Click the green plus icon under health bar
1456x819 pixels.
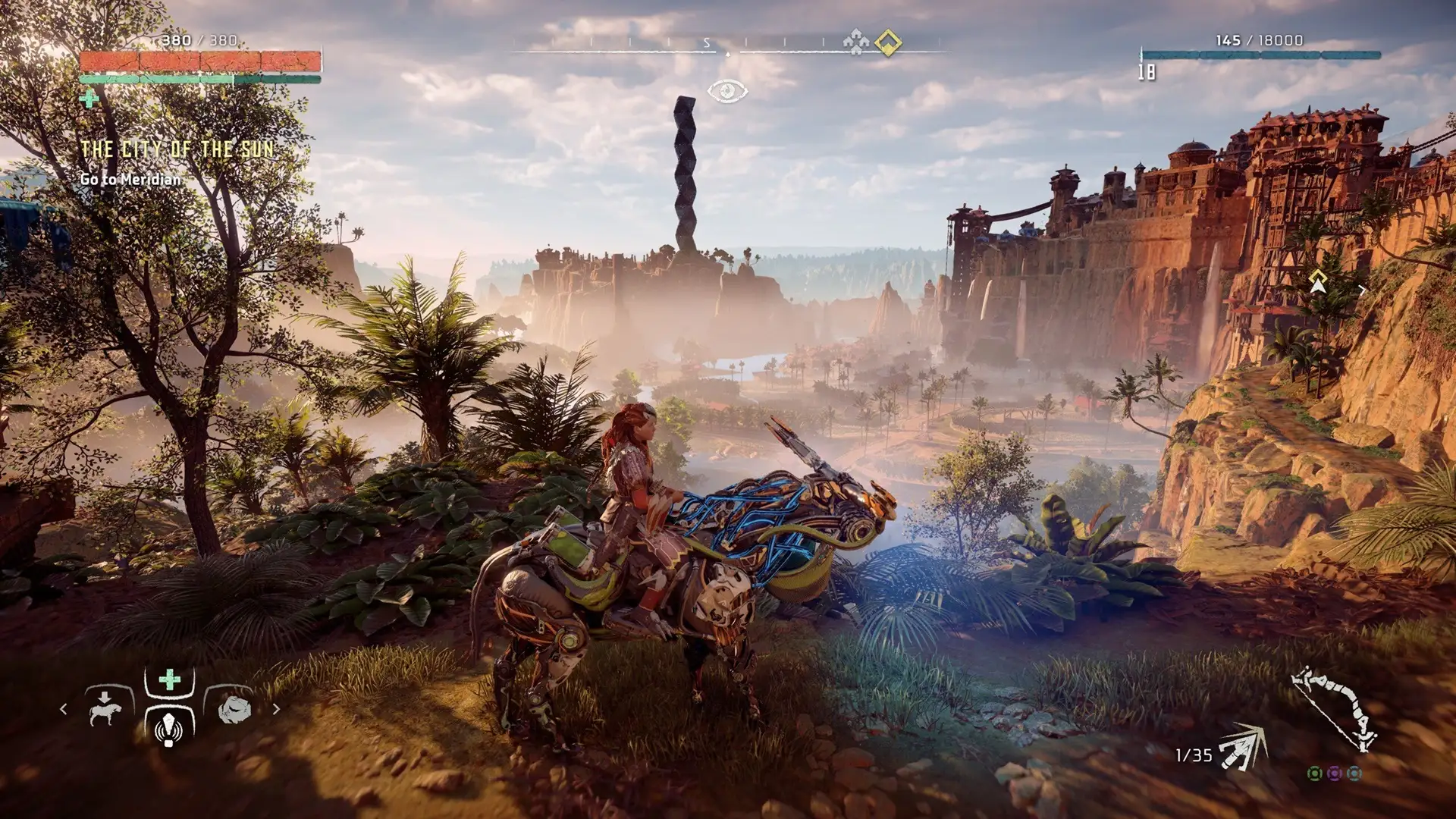89,99
